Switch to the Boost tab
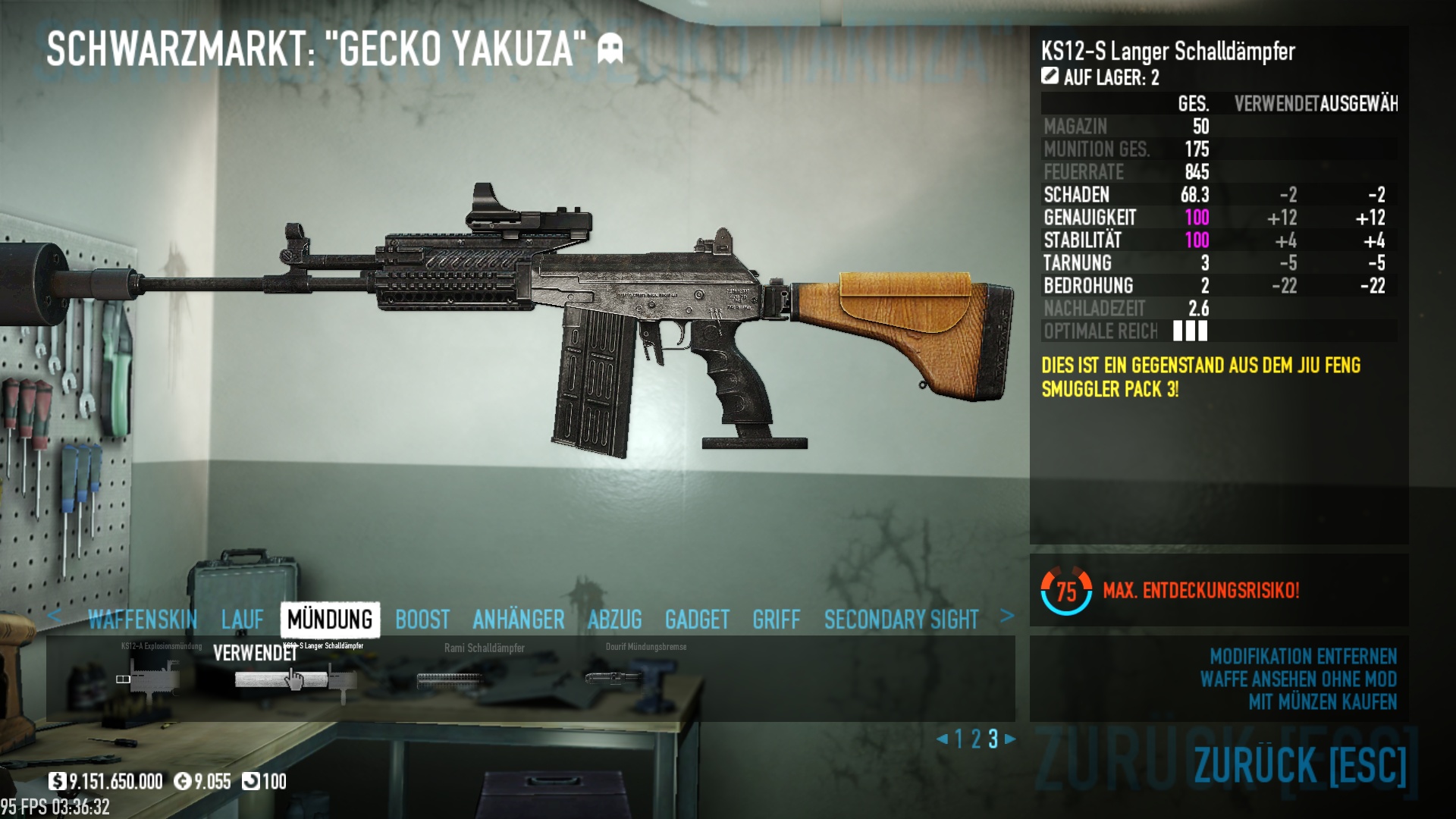The width and height of the screenshot is (1456, 819). pos(422,620)
